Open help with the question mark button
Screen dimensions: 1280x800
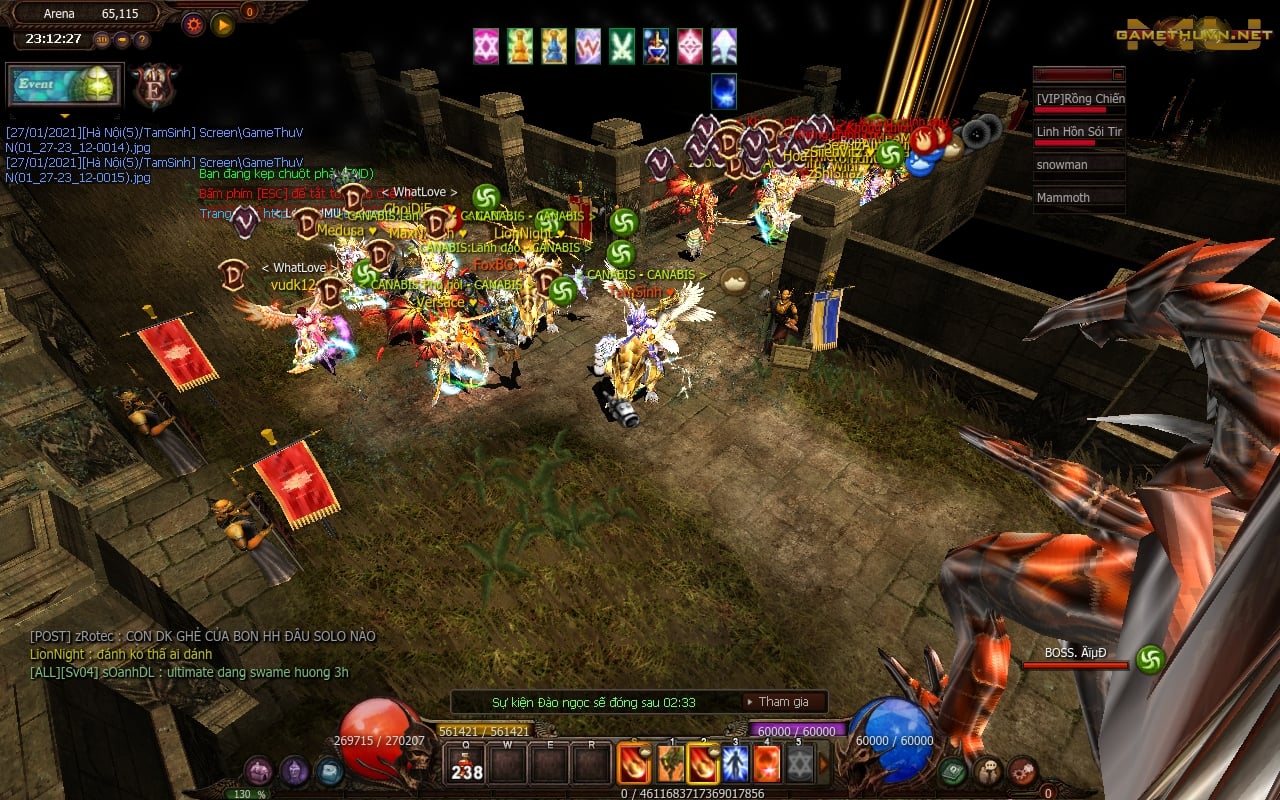point(142,40)
